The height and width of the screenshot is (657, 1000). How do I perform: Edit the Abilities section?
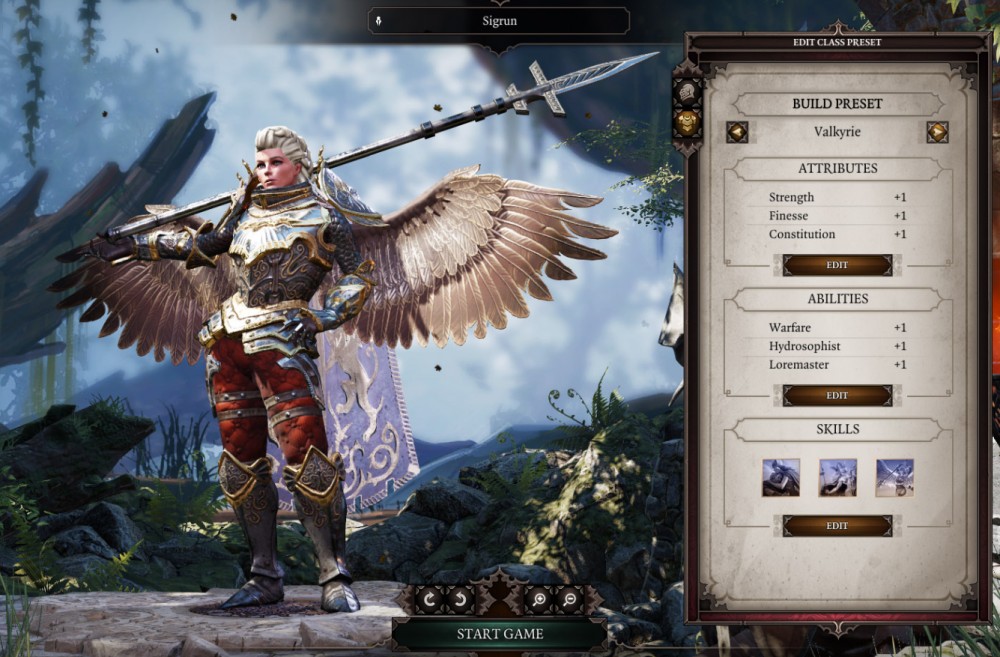[837, 395]
